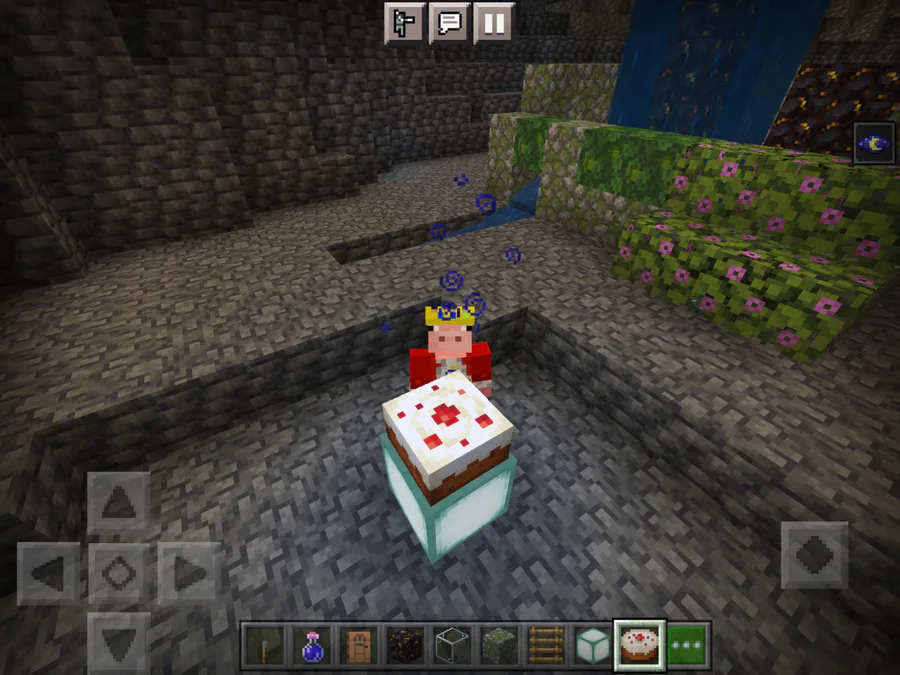The image size is (900, 675).
Task: Select the wooden door hotbar slot
Action: click(x=357, y=645)
